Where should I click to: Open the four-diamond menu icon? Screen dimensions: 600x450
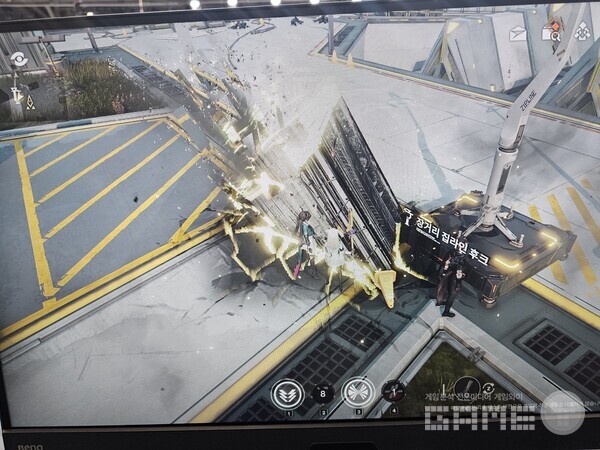[582, 31]
